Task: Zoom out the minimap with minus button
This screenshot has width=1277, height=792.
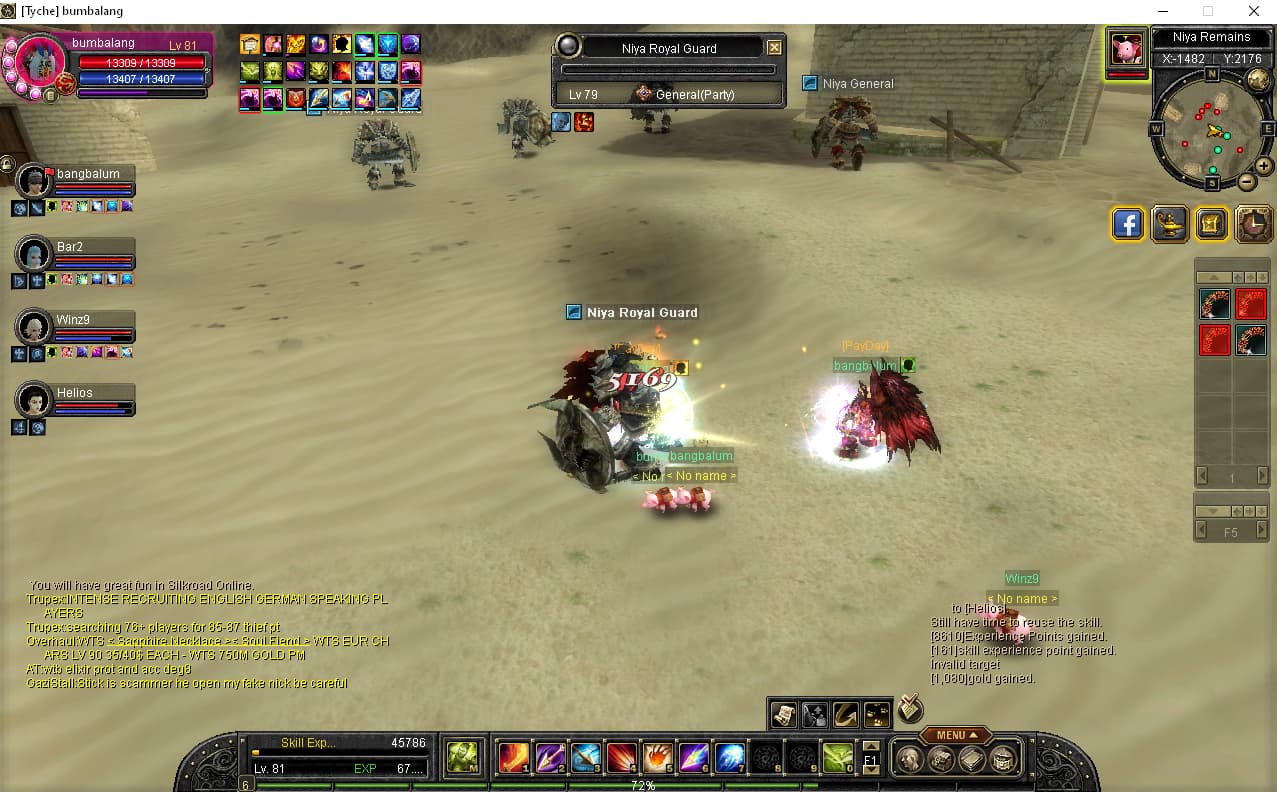Action: coord(1246,182)
